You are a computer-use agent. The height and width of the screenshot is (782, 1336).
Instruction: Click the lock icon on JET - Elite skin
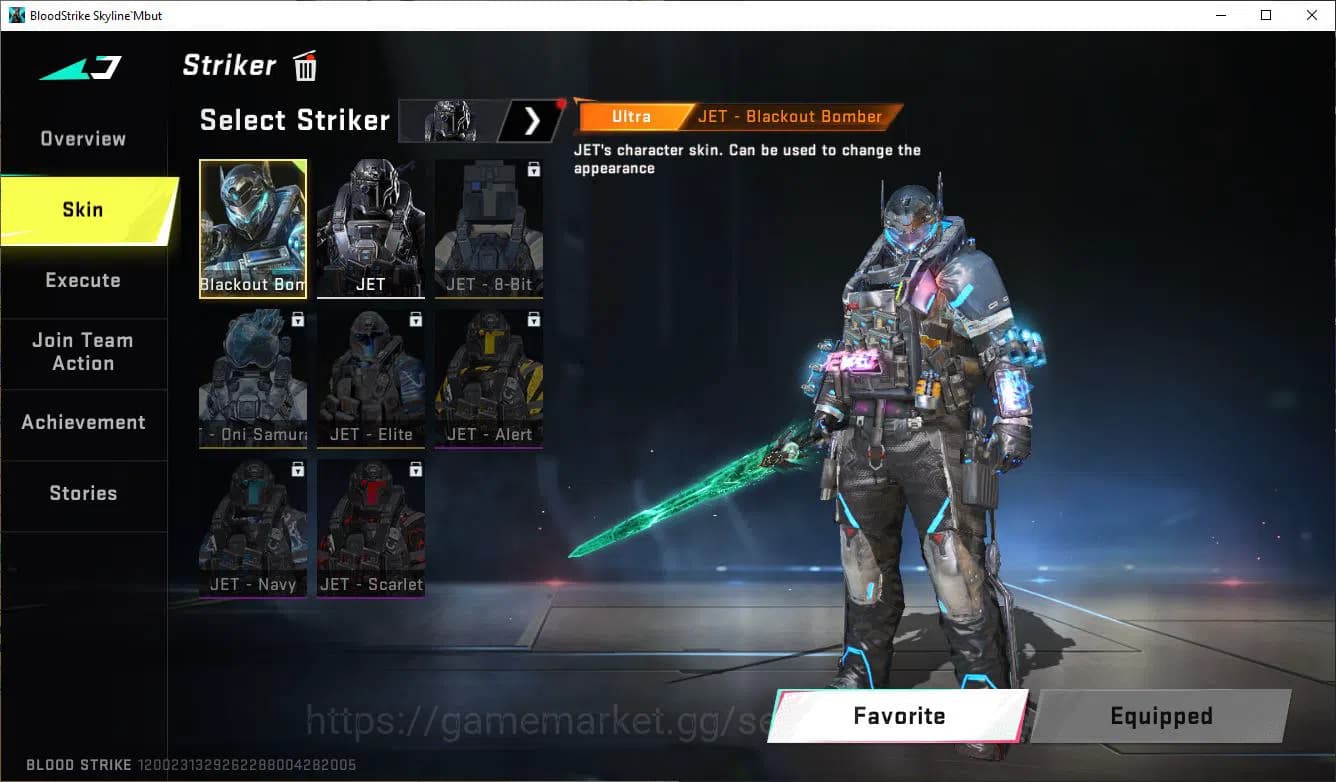[414, 319]
